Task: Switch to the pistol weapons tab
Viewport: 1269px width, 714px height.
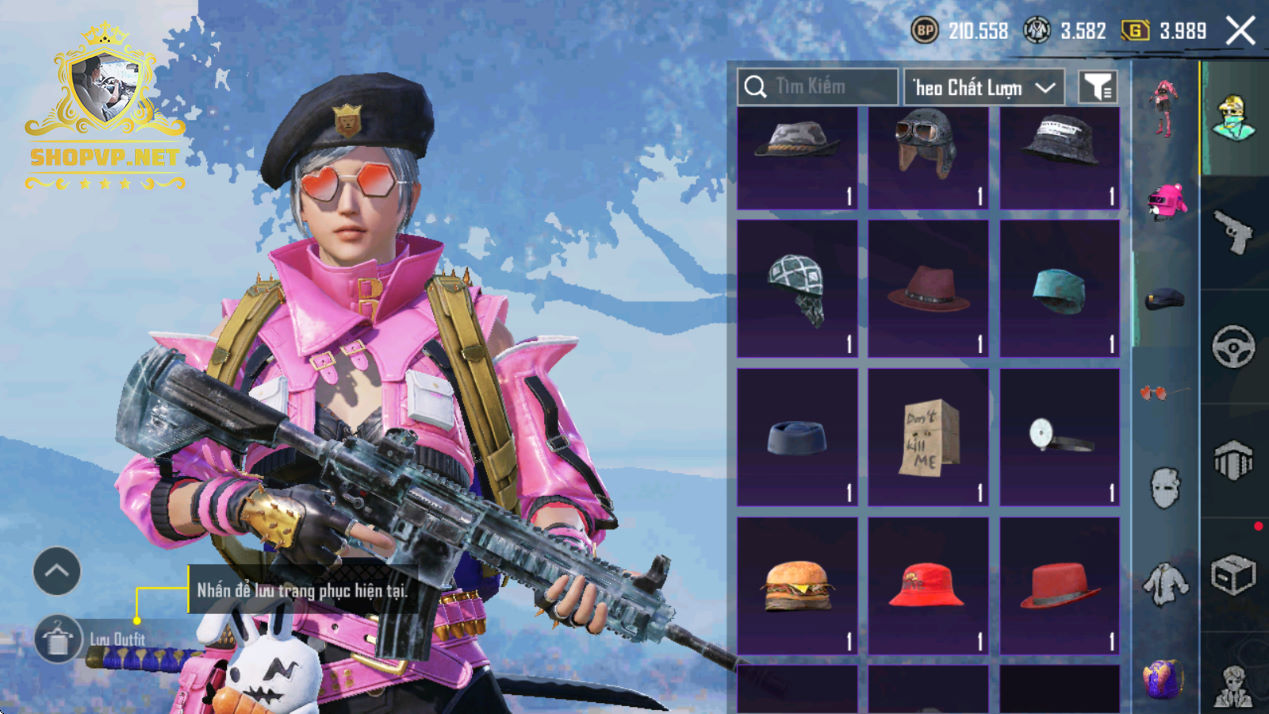Action: click(x=1234, y=233)
